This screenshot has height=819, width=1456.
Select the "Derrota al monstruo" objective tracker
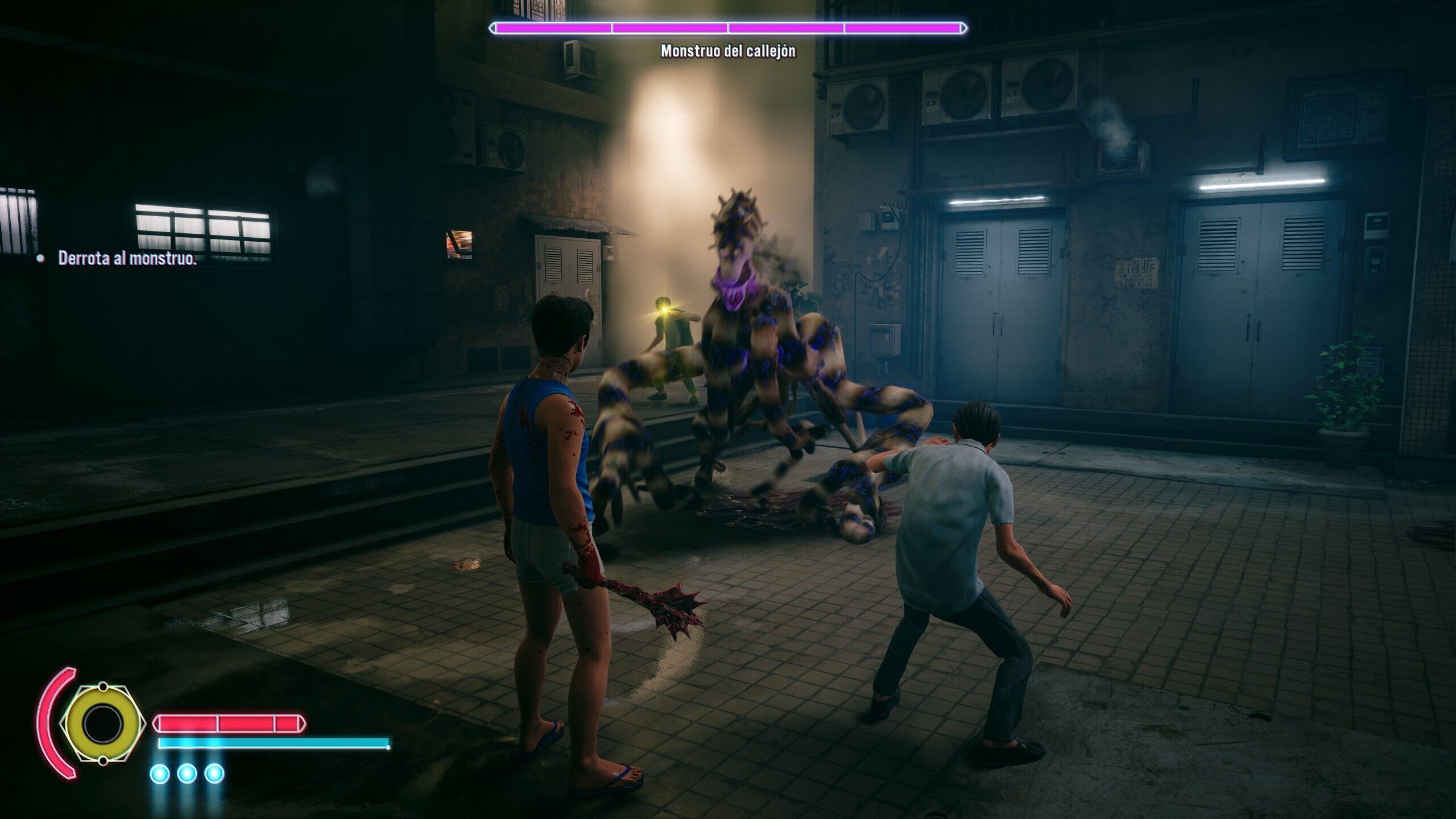click(x=127, y=259)
